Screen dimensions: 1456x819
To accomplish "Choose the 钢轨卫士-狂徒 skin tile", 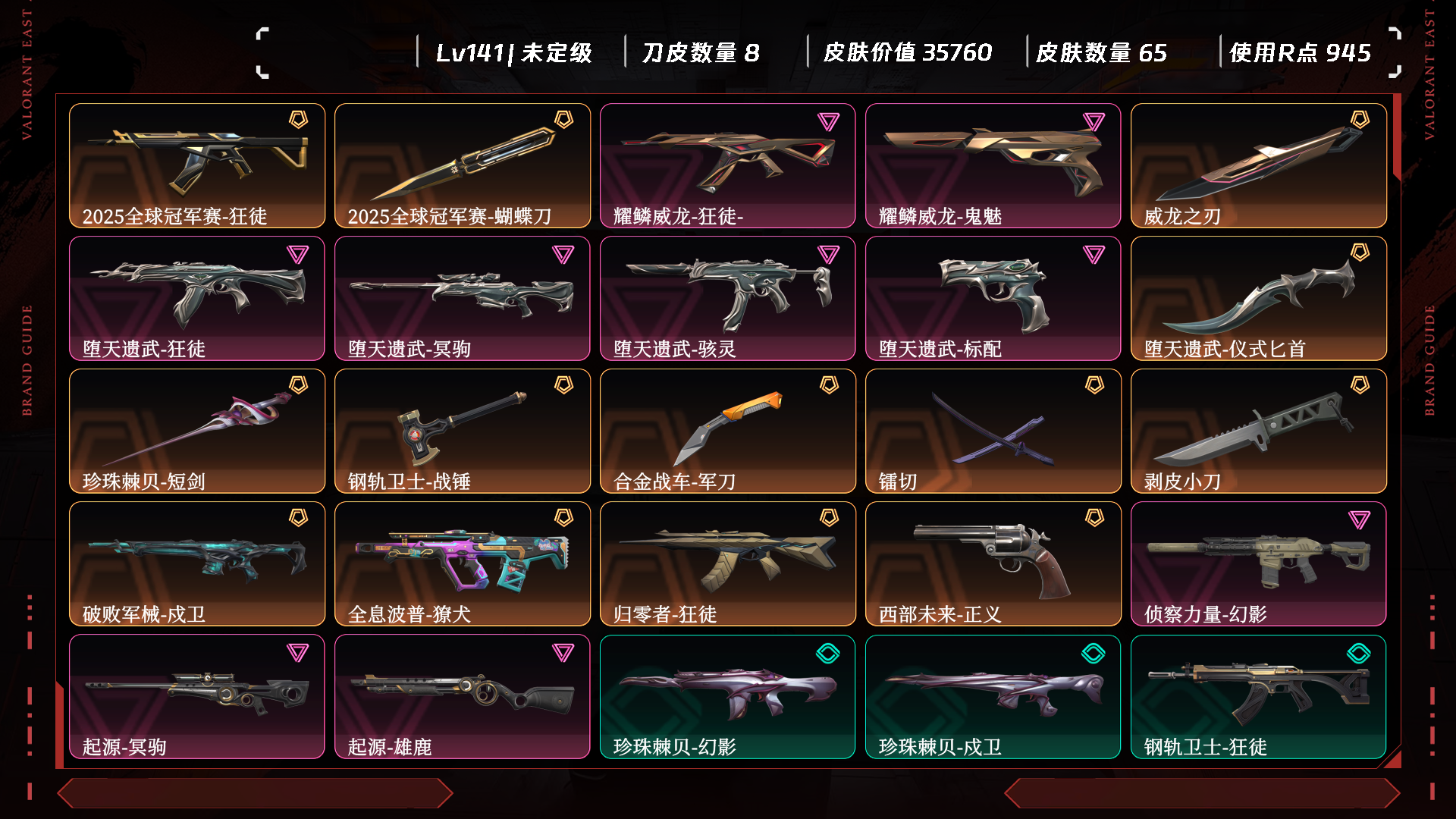I will tap(1259, 696).
